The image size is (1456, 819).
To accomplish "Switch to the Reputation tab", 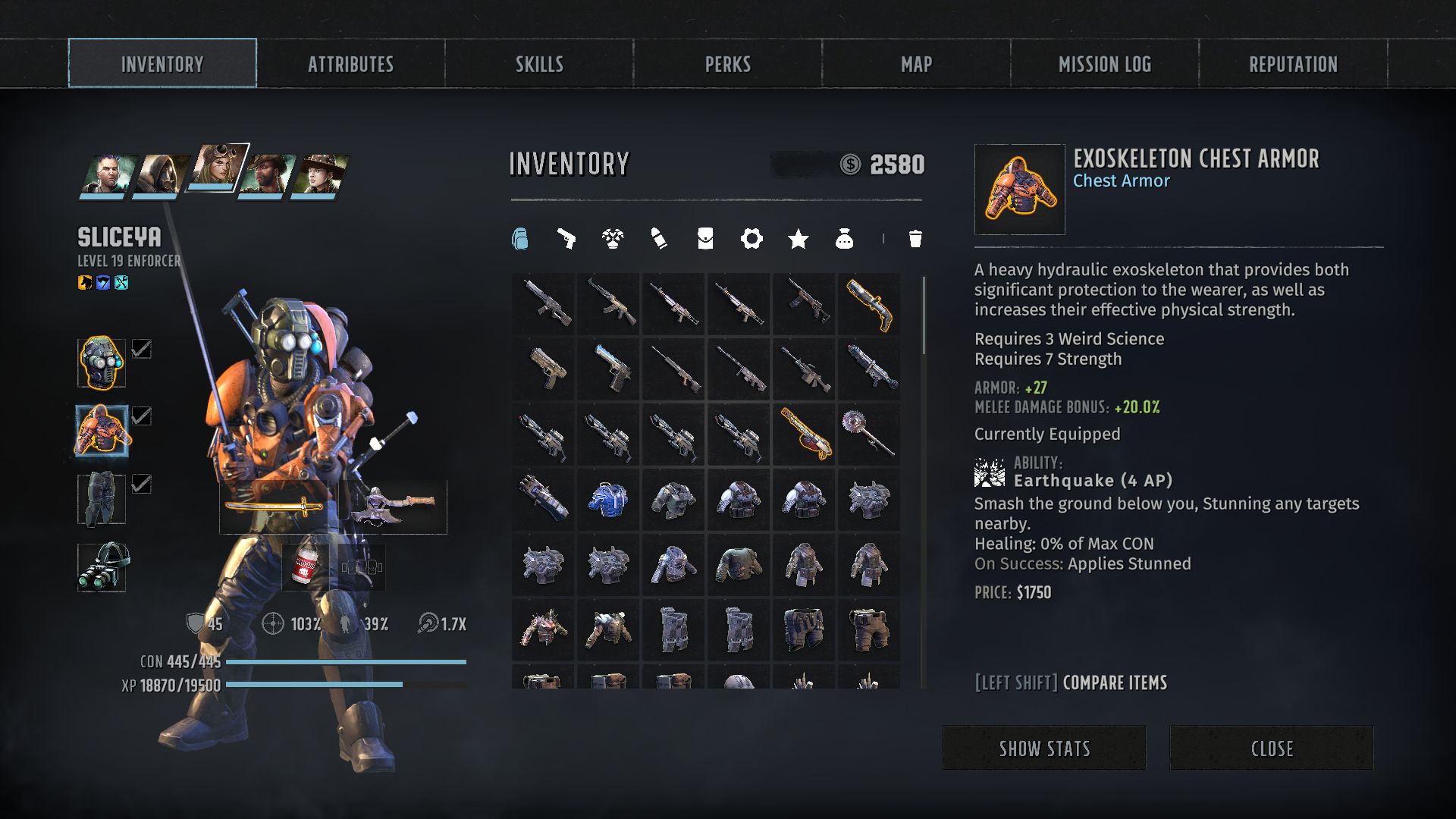I will coord(1293,64).
